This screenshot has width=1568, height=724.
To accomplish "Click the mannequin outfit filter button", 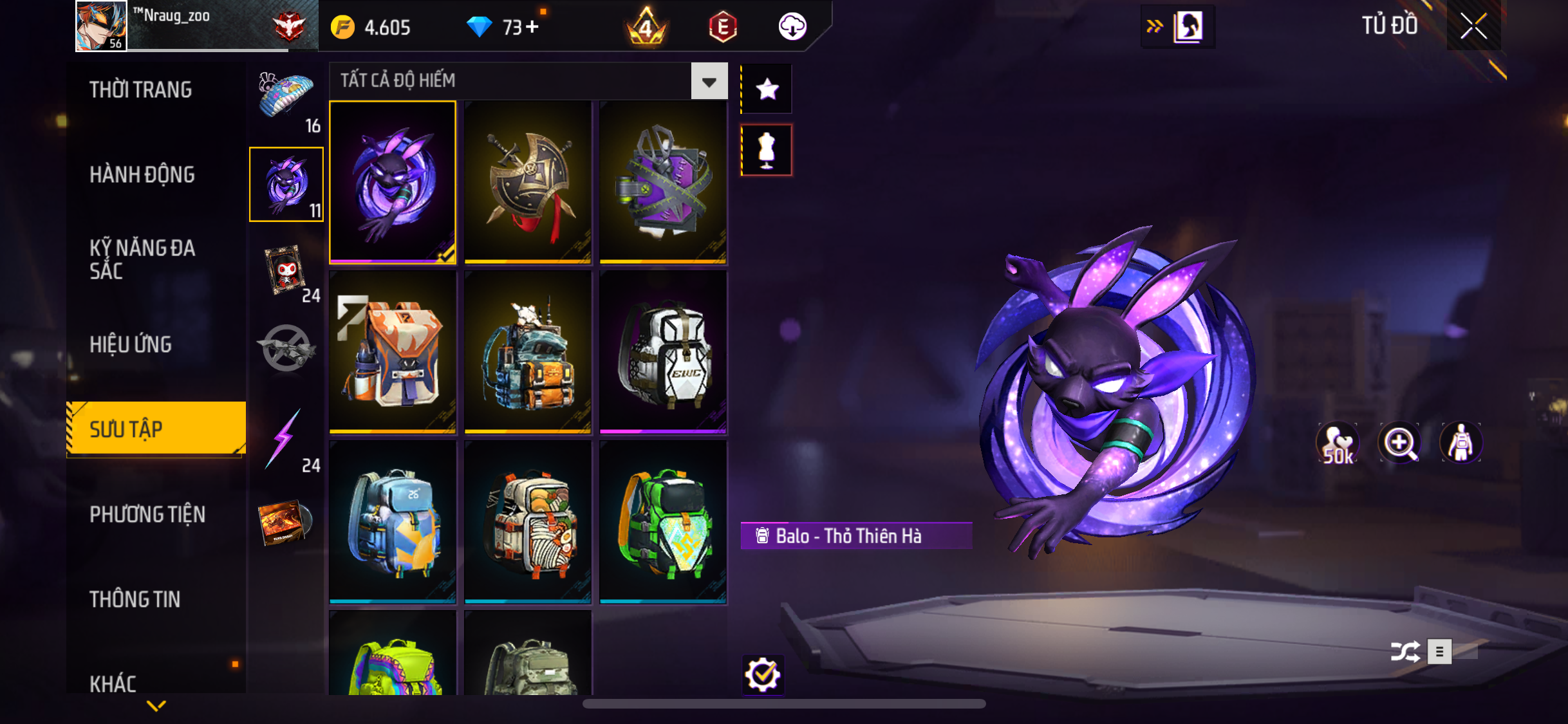I will (x=767, y=151).
